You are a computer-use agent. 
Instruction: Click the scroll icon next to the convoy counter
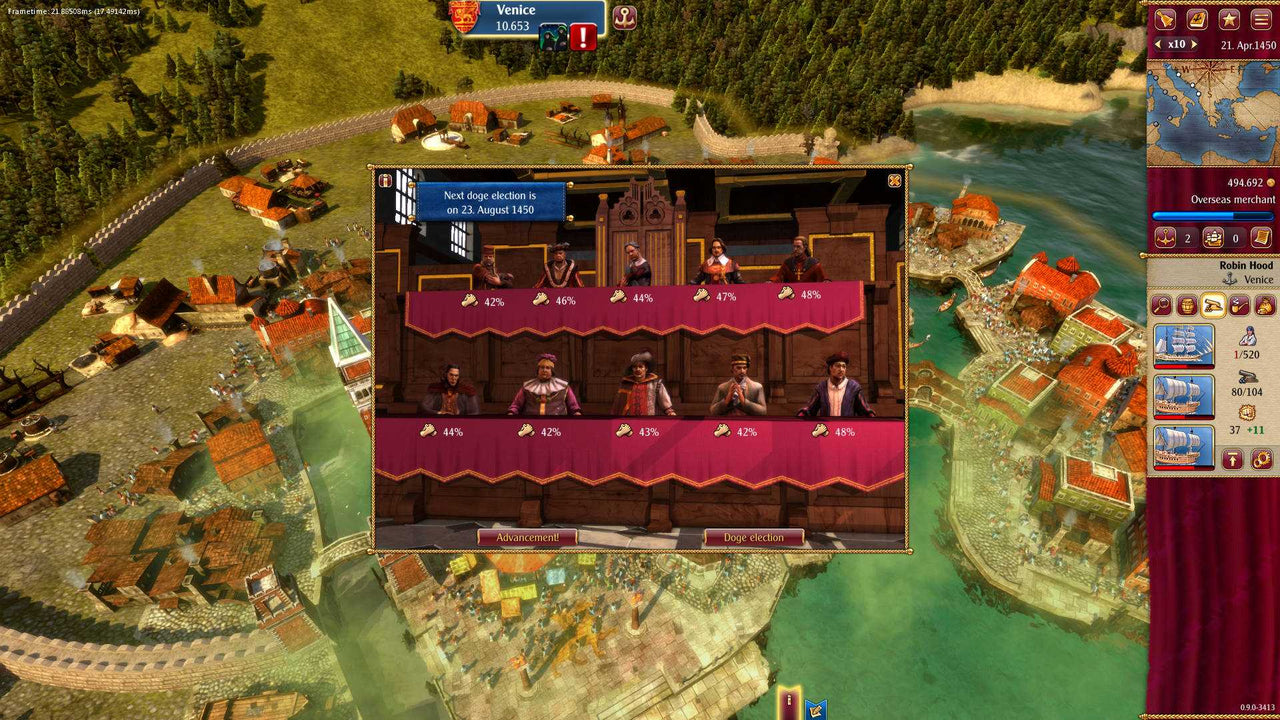click(1261, 238)
